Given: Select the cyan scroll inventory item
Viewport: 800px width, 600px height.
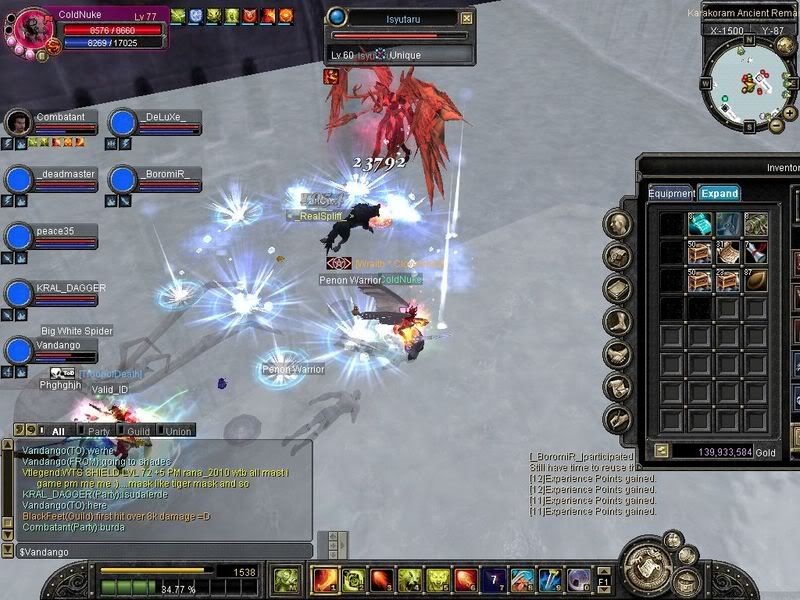Looking at the screenshot, I should click(x=699, y=225).
